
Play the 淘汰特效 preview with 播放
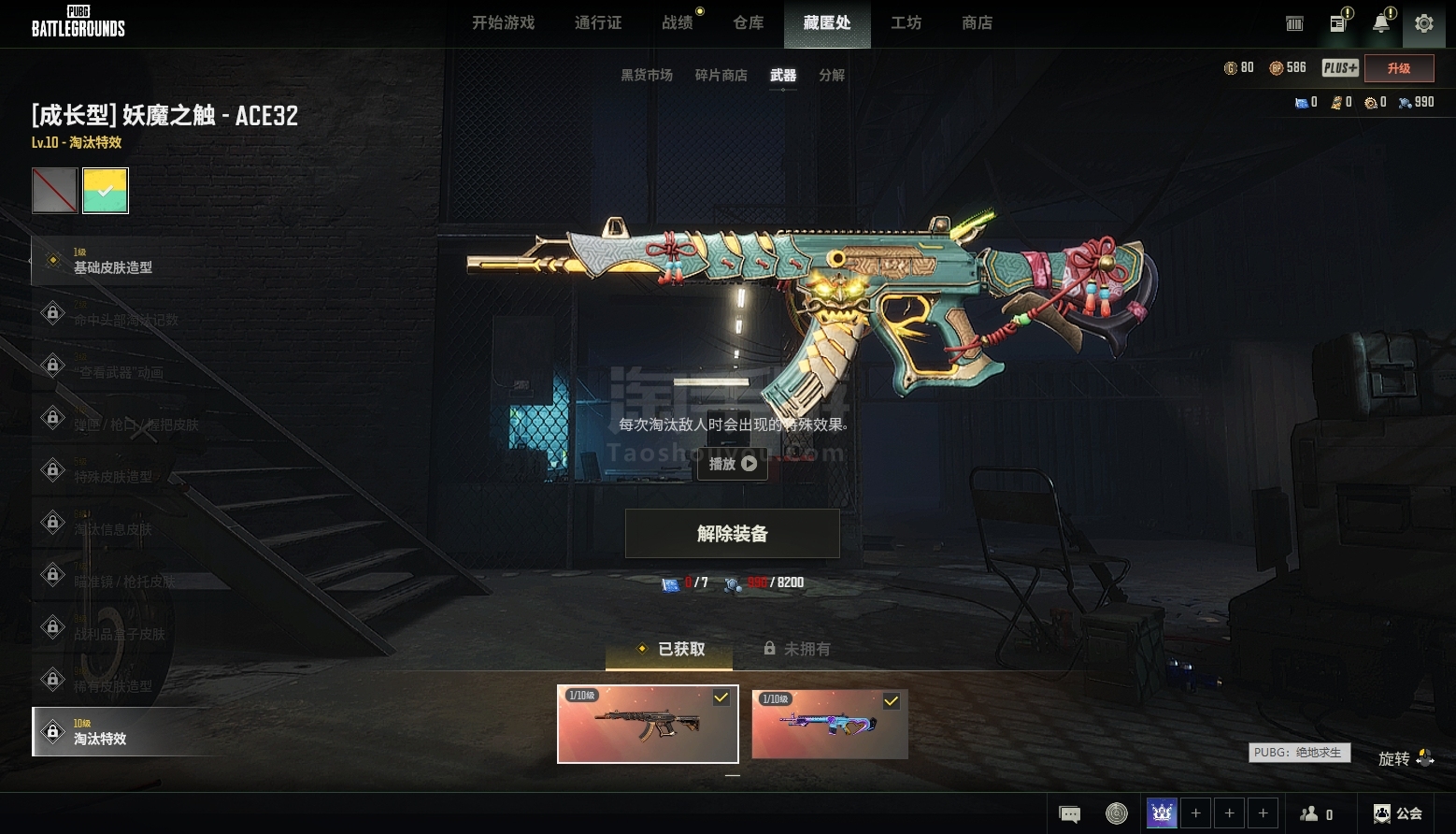tap(733, 464)
